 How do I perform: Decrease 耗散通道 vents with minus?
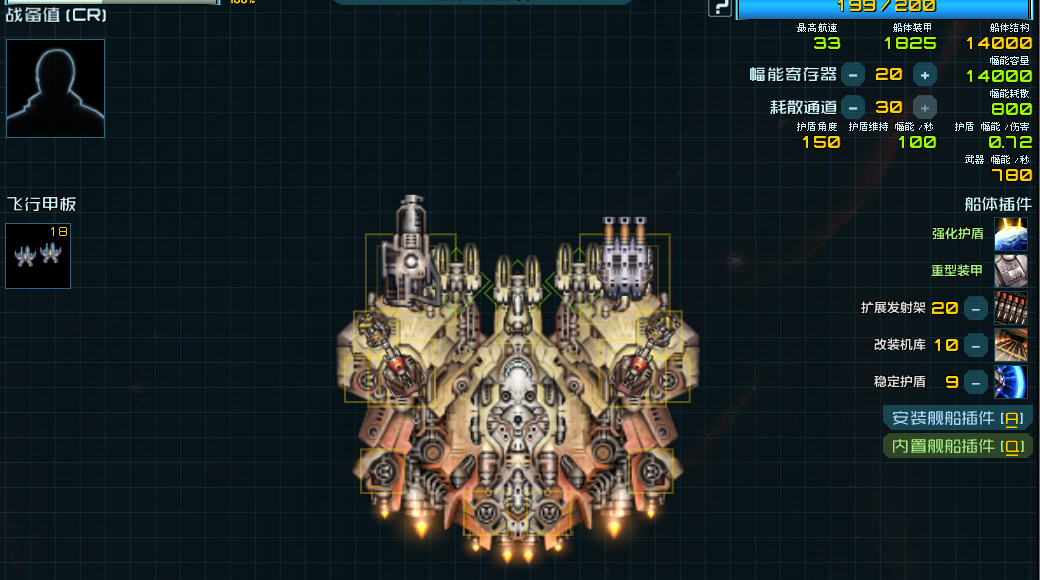tap(853, 107)
